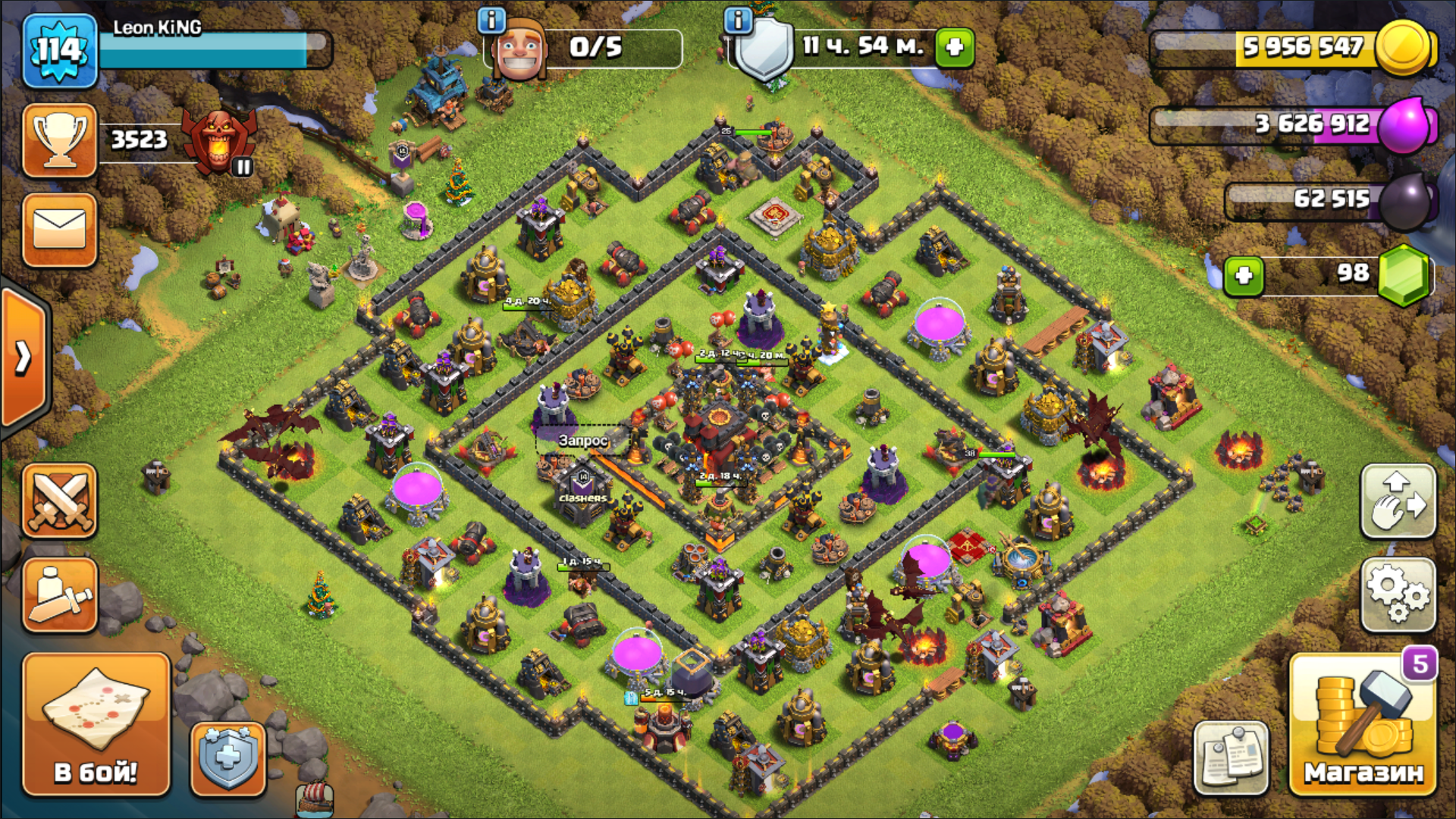Image resolution: width=1456 pixels, height=819 pixels.
Task: Buy gems with the green plus button
Action: point(1244,275)
